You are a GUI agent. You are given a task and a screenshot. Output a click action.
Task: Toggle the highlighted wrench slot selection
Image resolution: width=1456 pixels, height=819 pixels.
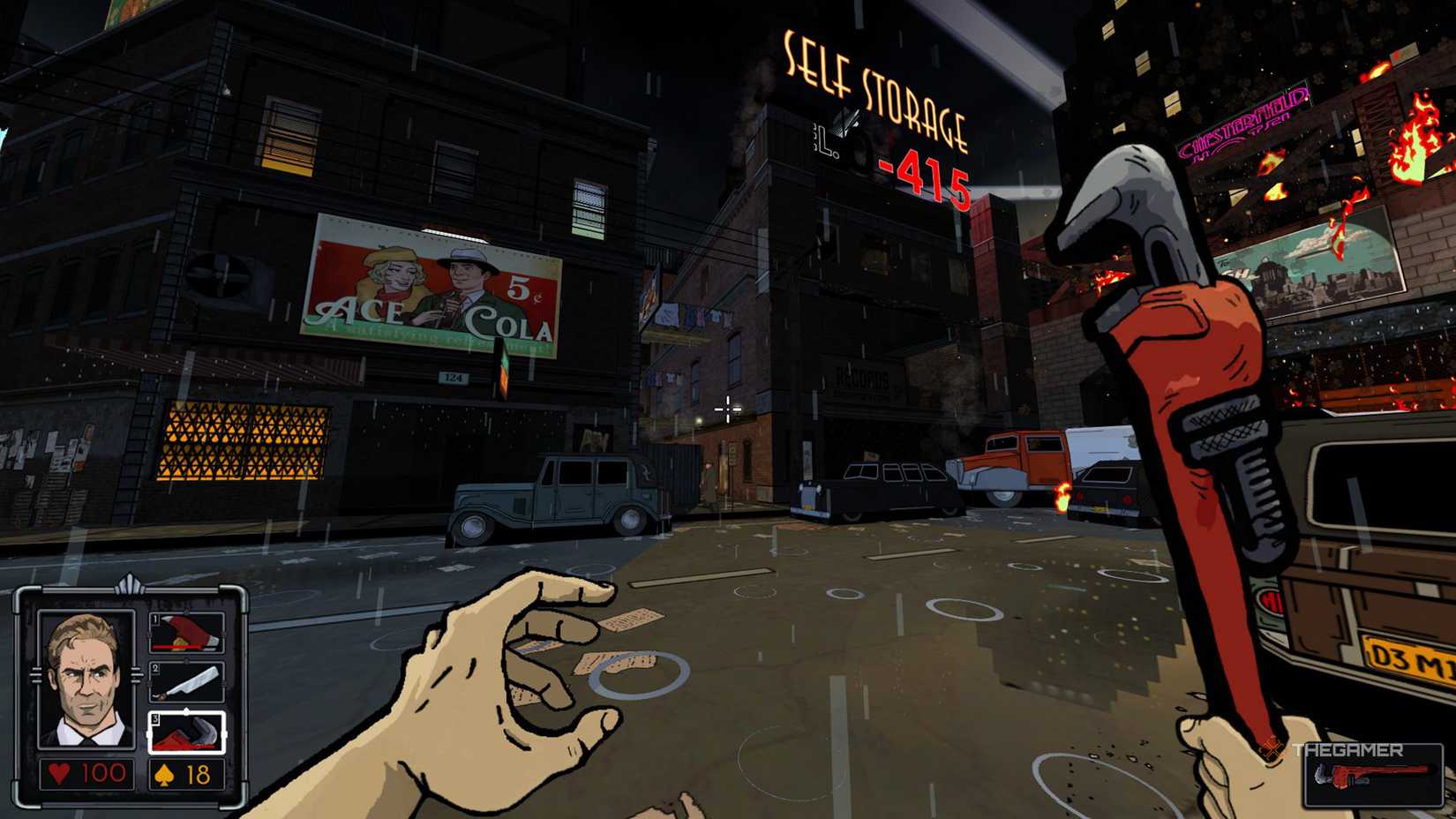pyautogui.click(x=186, y=731)
